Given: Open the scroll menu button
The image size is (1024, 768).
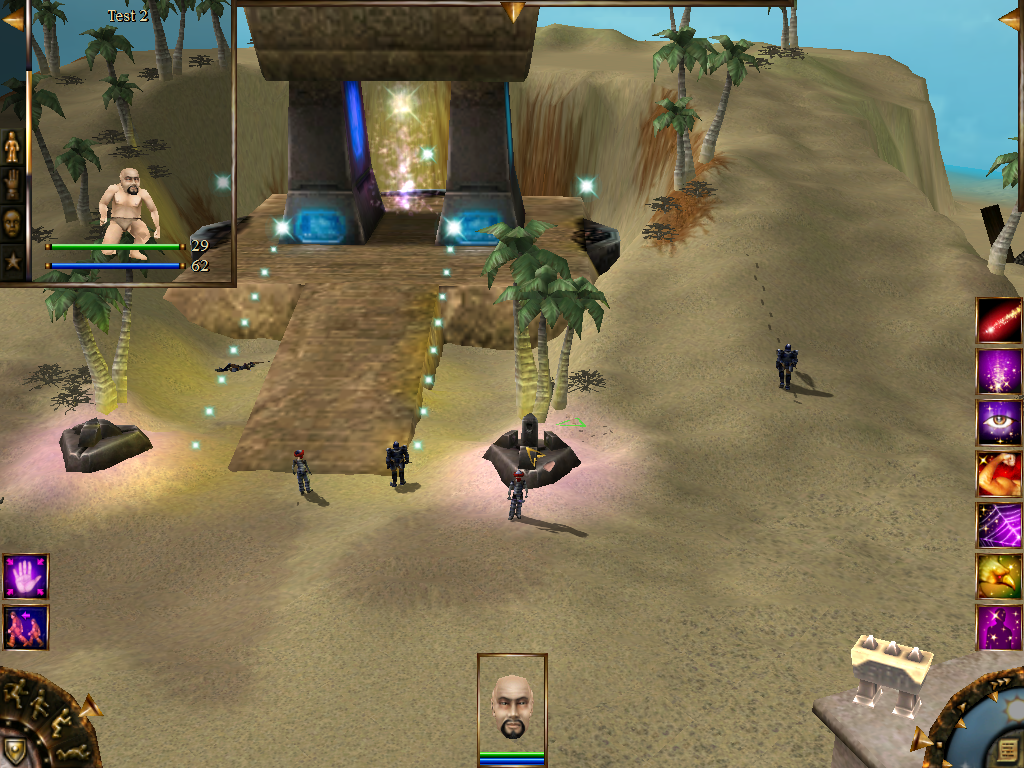Looking at the screenshot, I should point(1010,750).
